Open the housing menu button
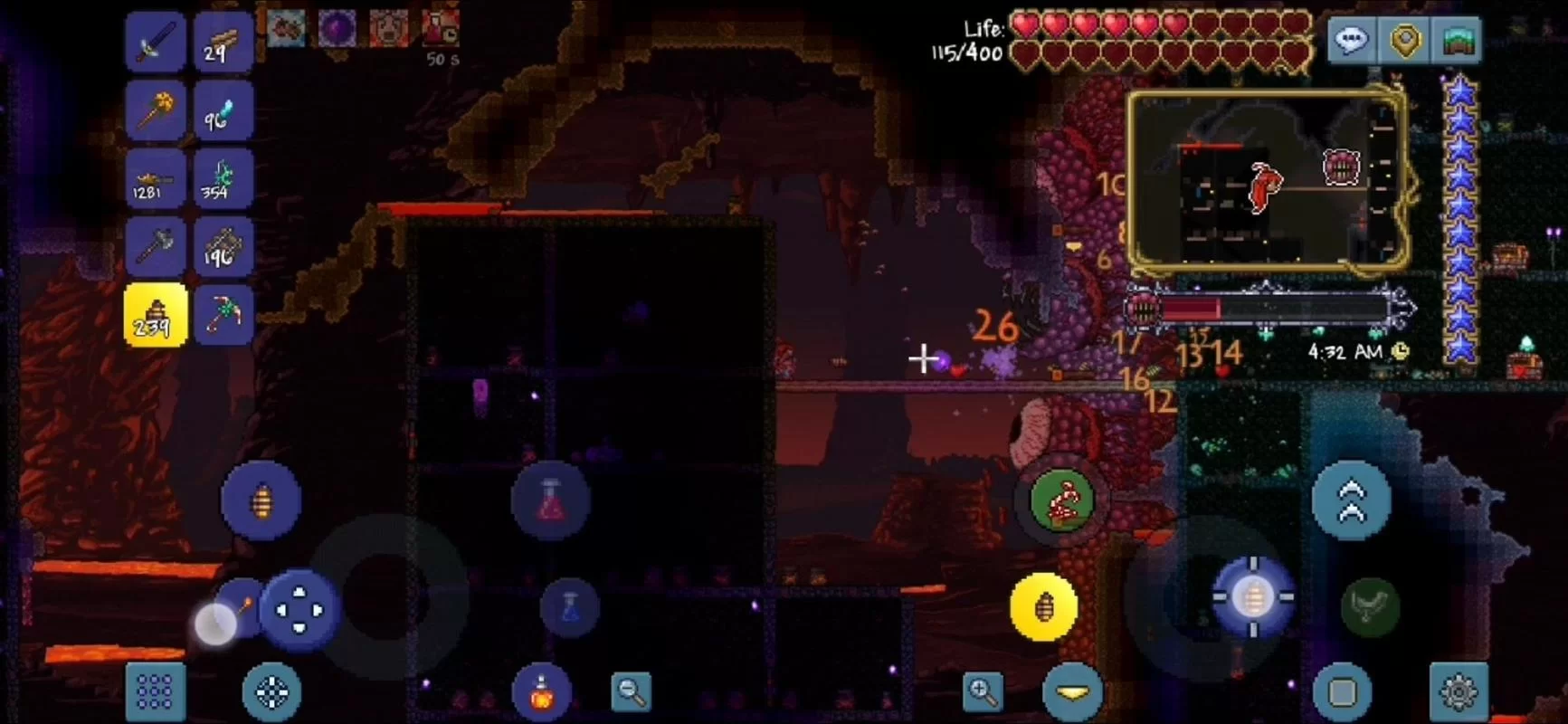 pos(1458,41)
